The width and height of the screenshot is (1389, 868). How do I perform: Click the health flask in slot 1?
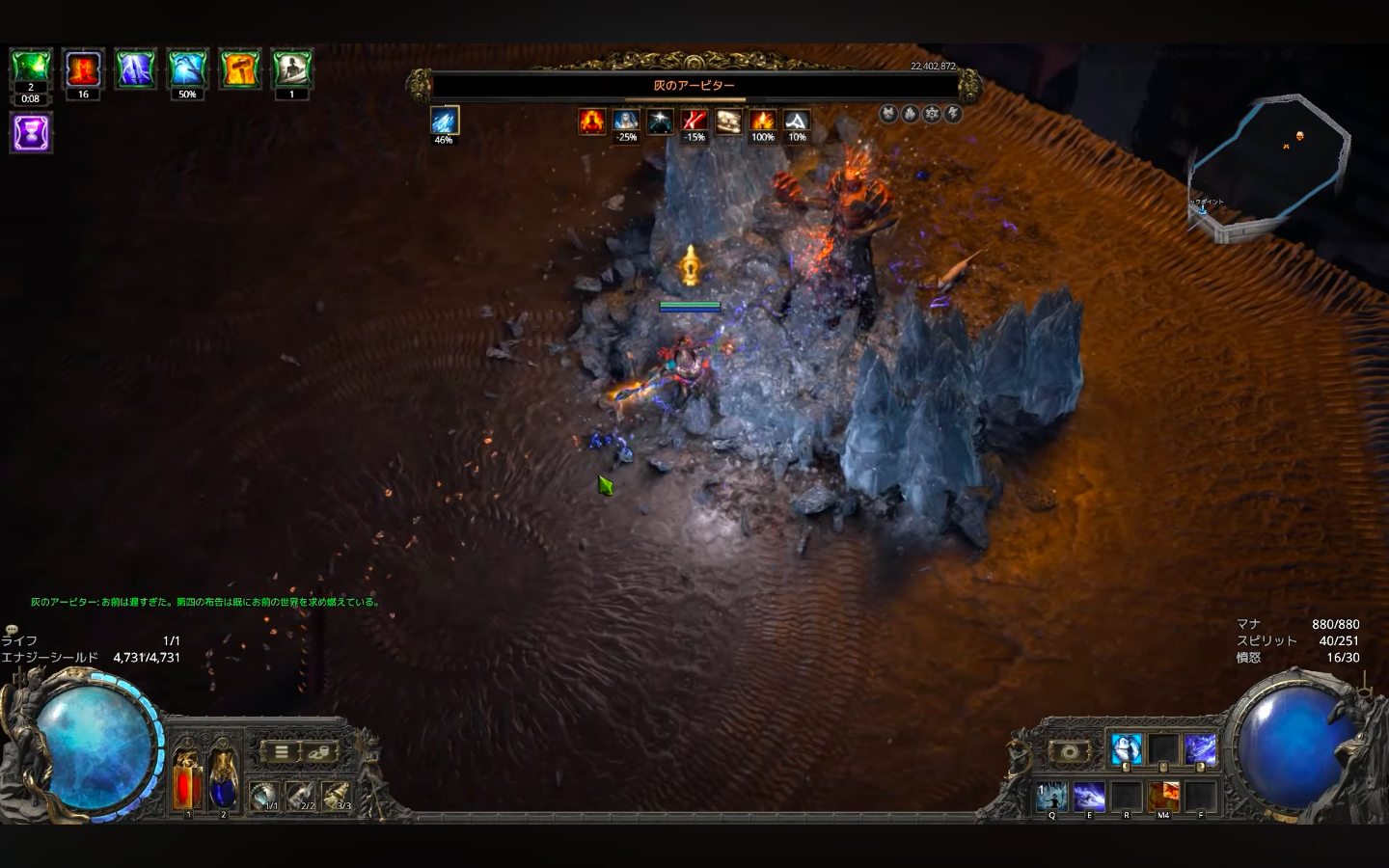184,788
